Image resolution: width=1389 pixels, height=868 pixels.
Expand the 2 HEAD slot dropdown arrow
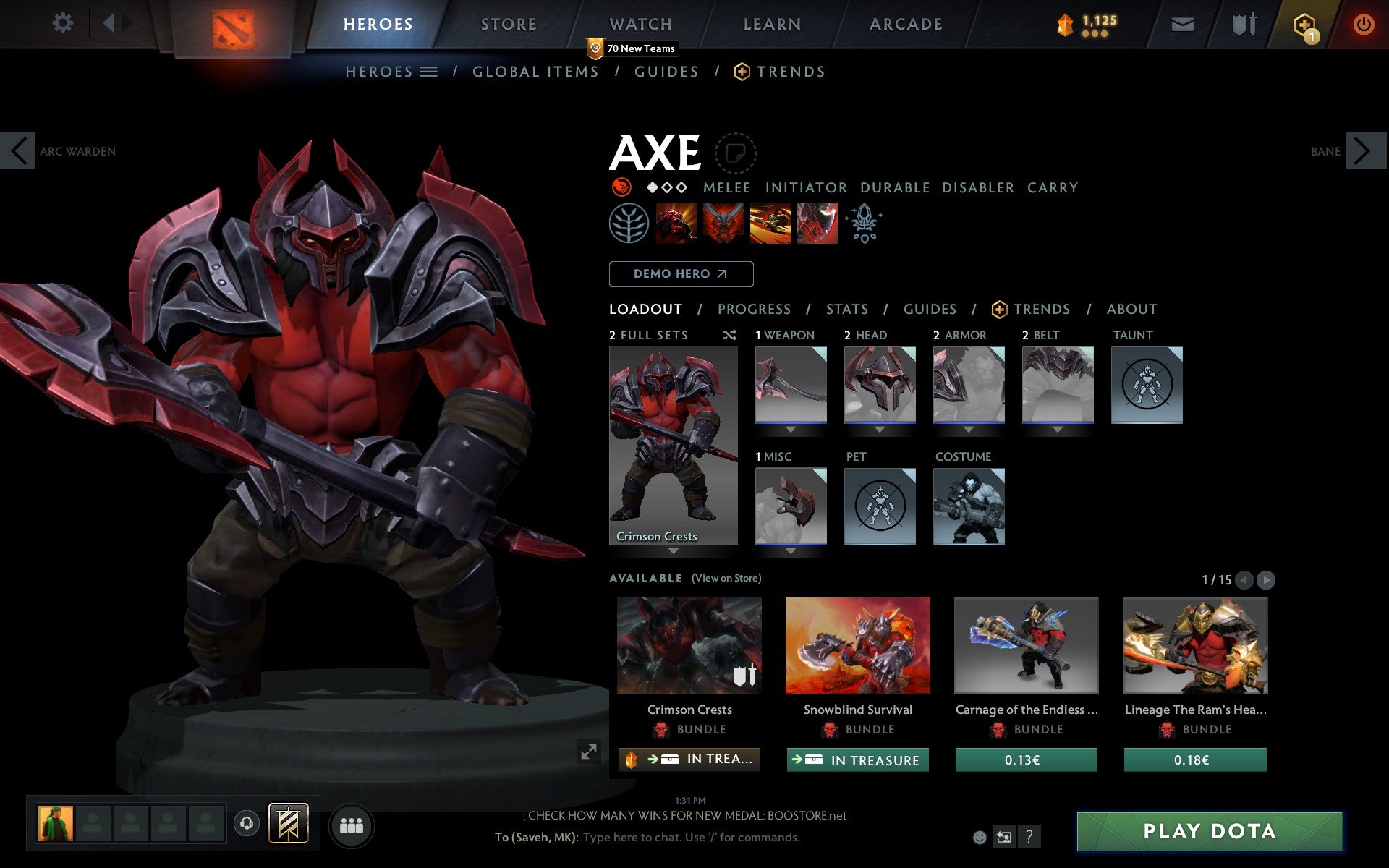point(880,430)
